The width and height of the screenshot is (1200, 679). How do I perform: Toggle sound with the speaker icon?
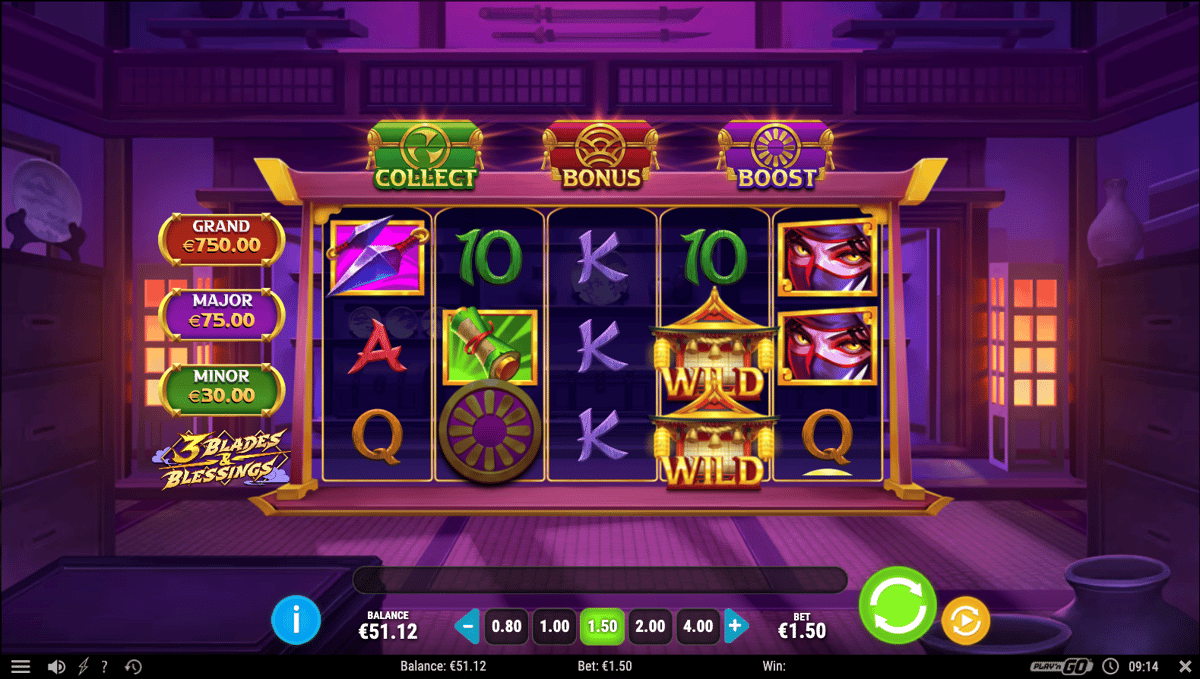[57, 667]
